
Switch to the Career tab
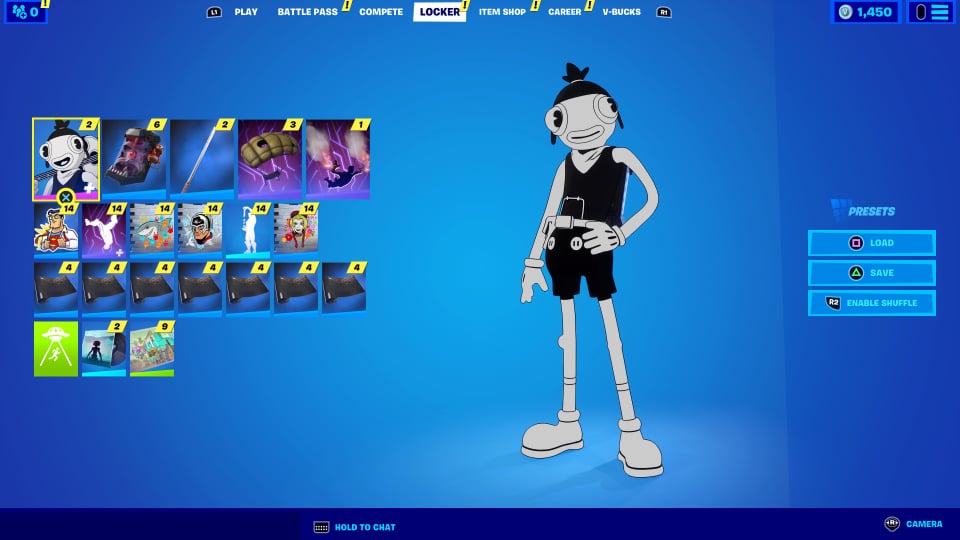564,12
